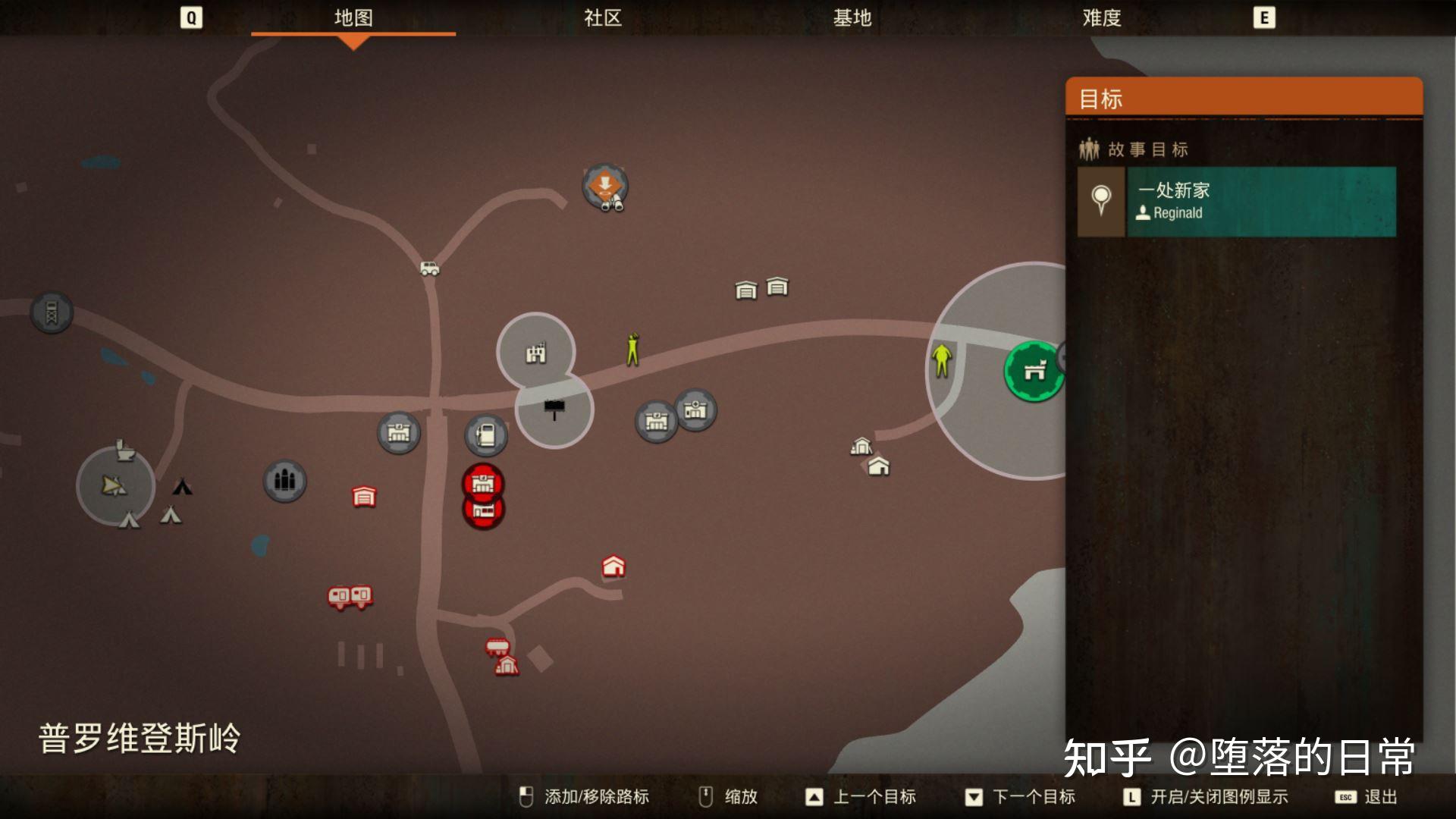This screenshot has height=819, width=1456.
Task: Click the parked vehicle icon near the road
Action: (x=429, y=268)
